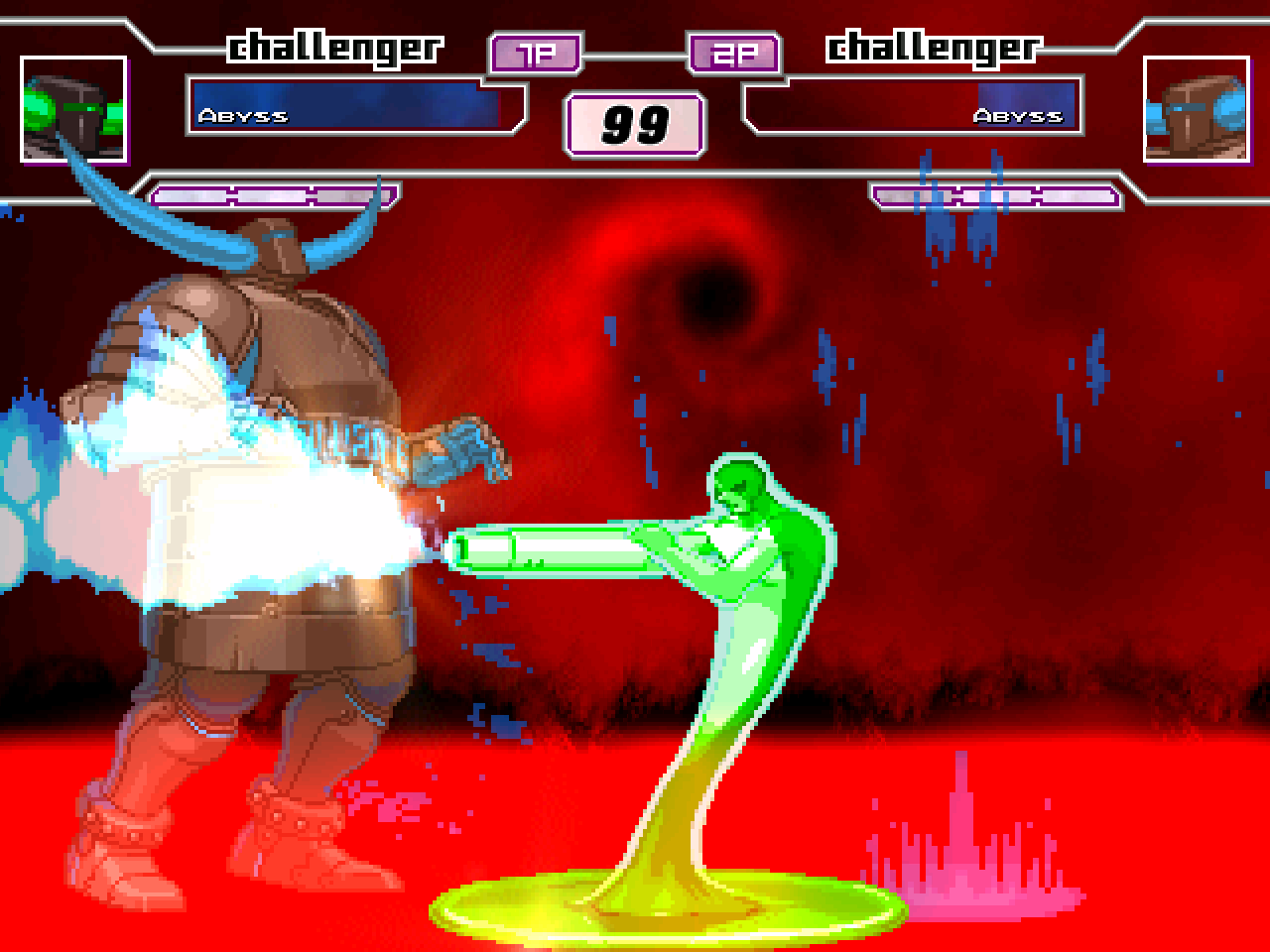
Task: Click the Player 1 blue life bar
Action: point(347,106)
